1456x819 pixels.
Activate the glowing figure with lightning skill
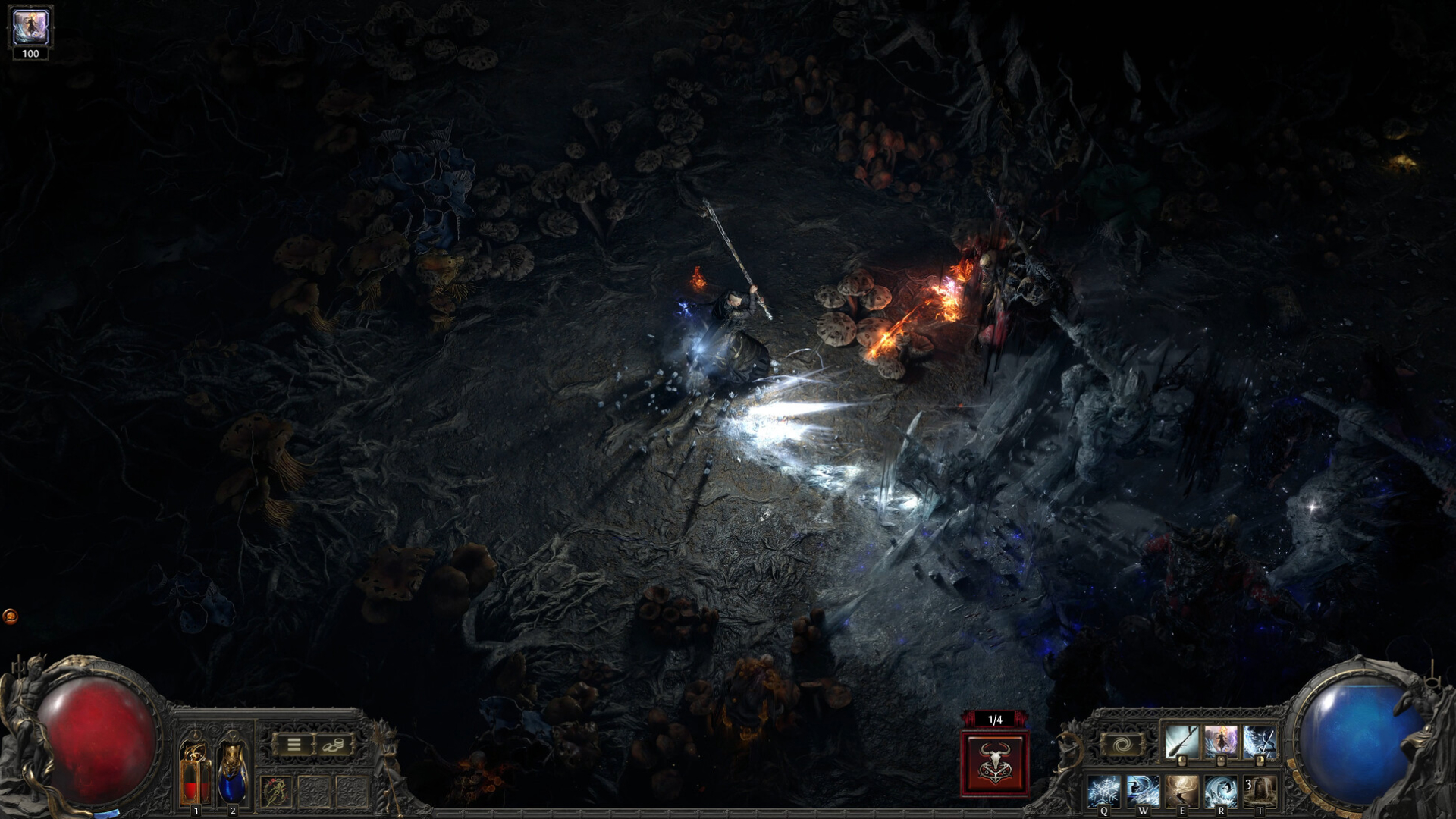[x=1220, y=742]
